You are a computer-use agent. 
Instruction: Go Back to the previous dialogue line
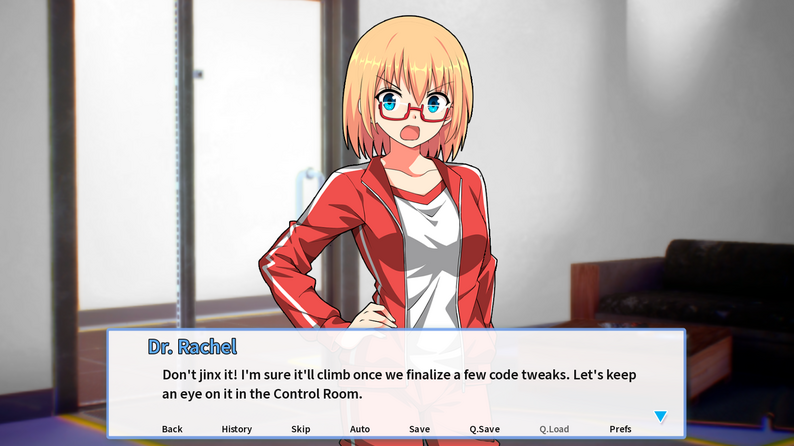(x=172, y=429)
